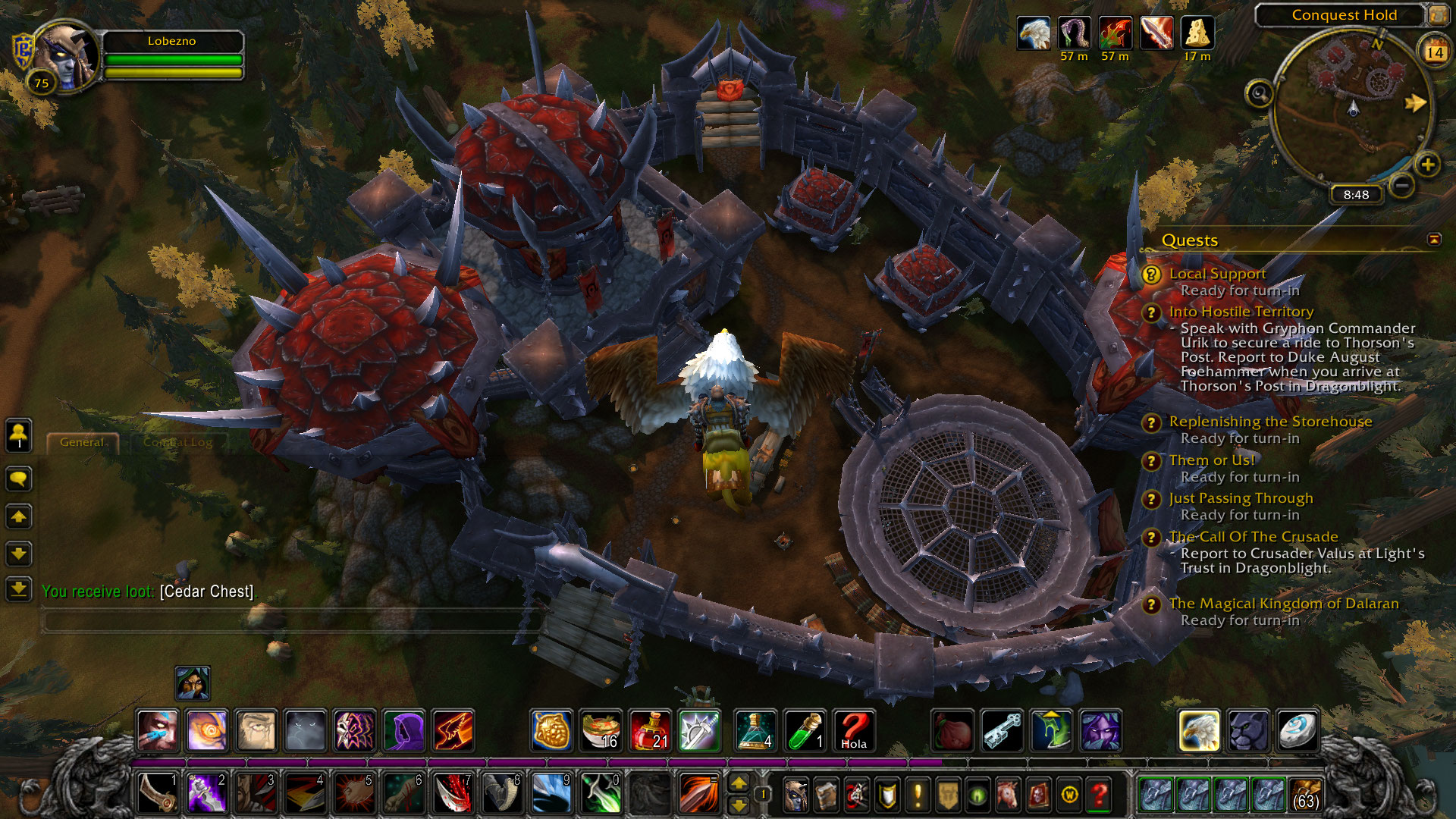Open the red question mark help button

[x=1099, y=794]
